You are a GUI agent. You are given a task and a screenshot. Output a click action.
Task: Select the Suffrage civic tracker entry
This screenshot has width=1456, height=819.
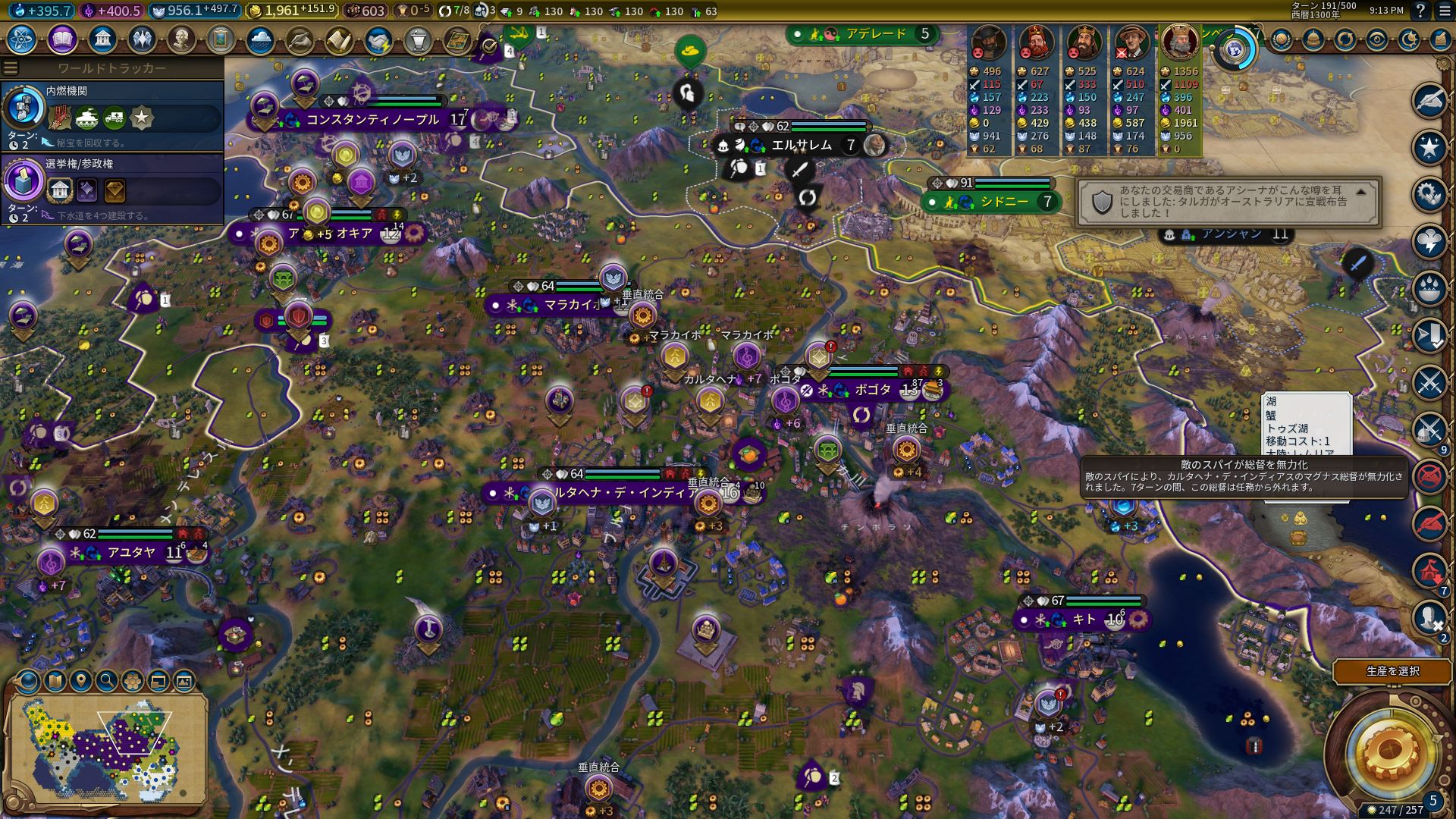click(112, 184)
